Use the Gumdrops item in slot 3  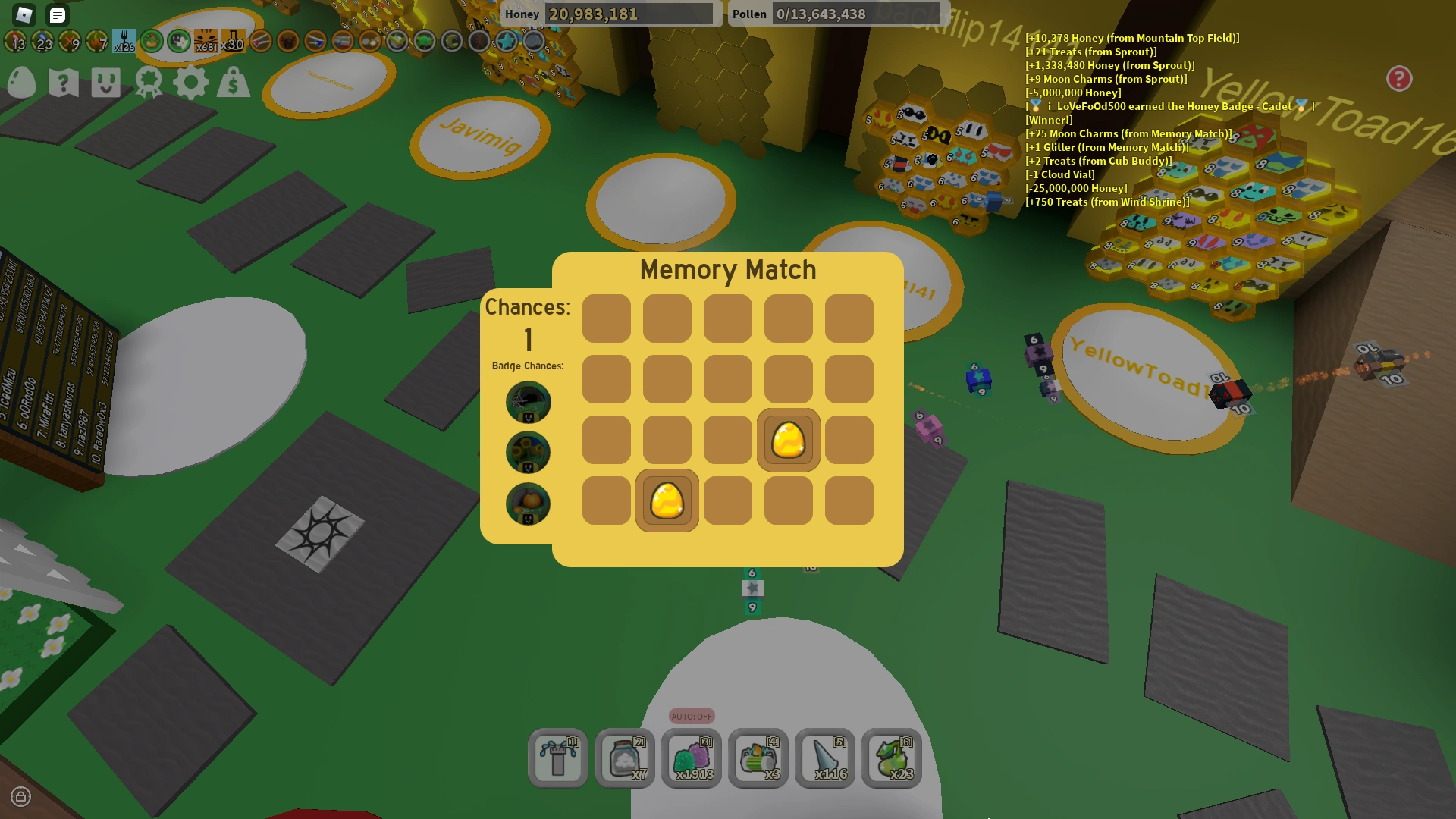coord(692,758)
